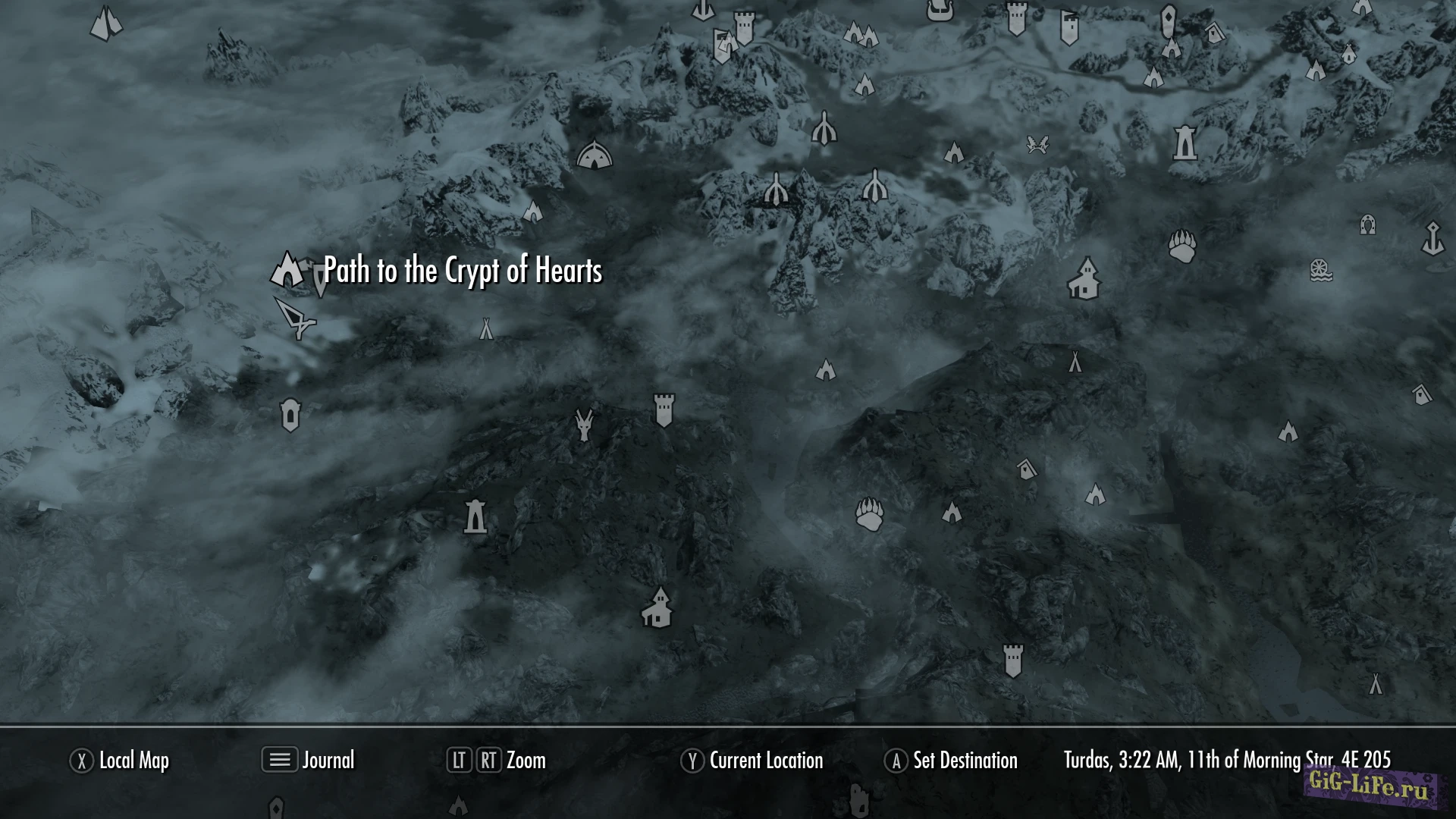Jump to Current Location on map
1456x819 pixels.
pos(752,761)
